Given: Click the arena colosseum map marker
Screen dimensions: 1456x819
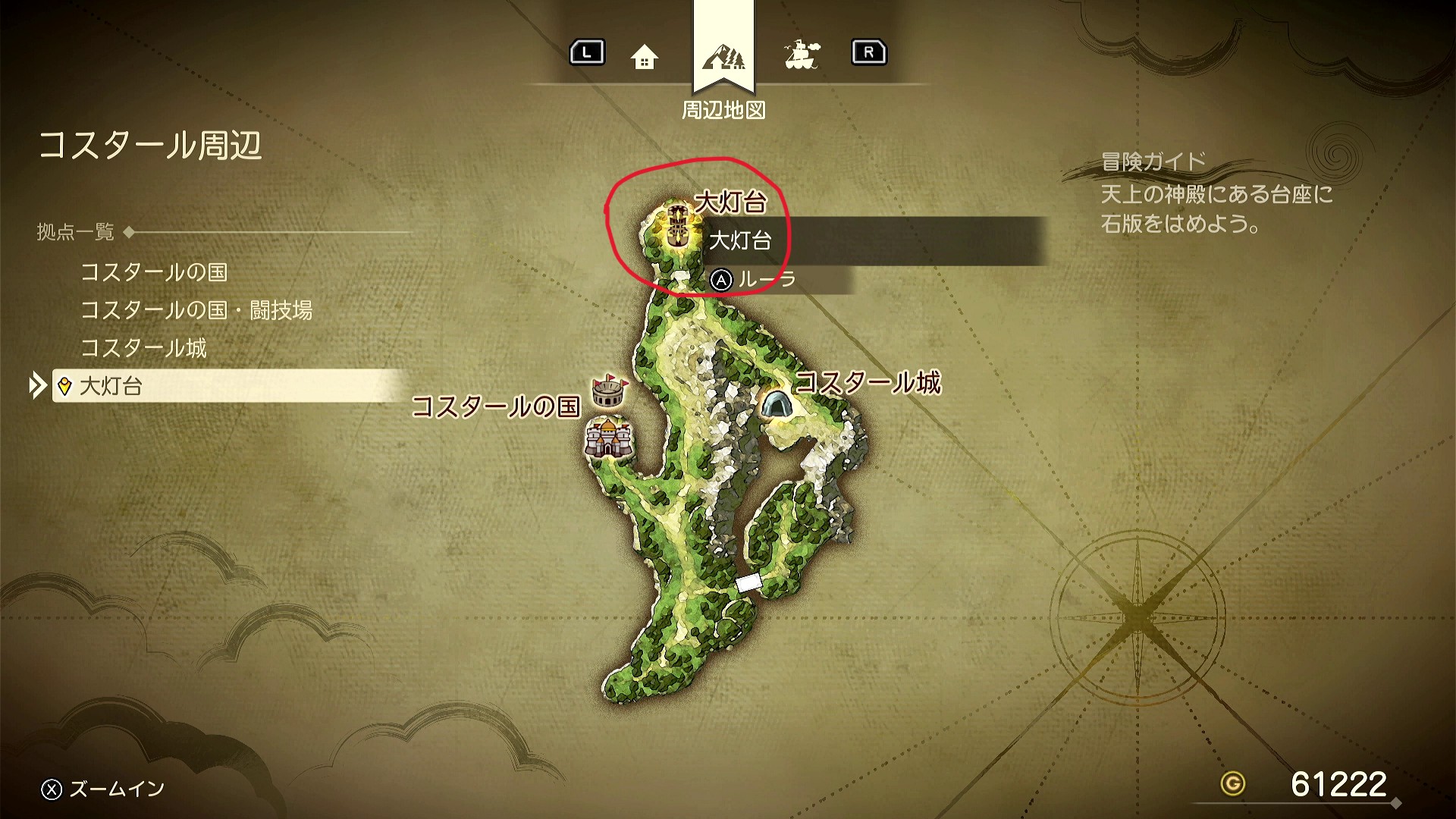Looking at the screenshot, I should click(x=609, y=391).
